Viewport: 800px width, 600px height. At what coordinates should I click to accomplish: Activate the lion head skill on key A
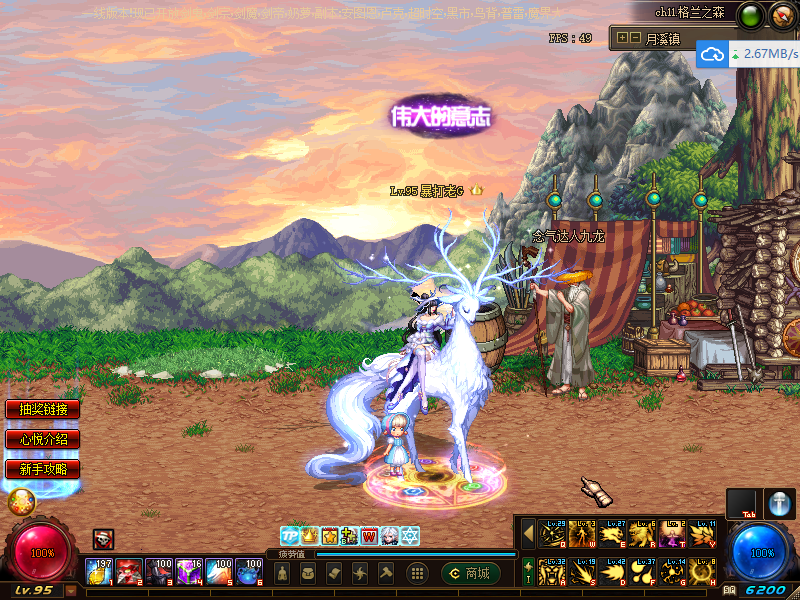(553, 571)
